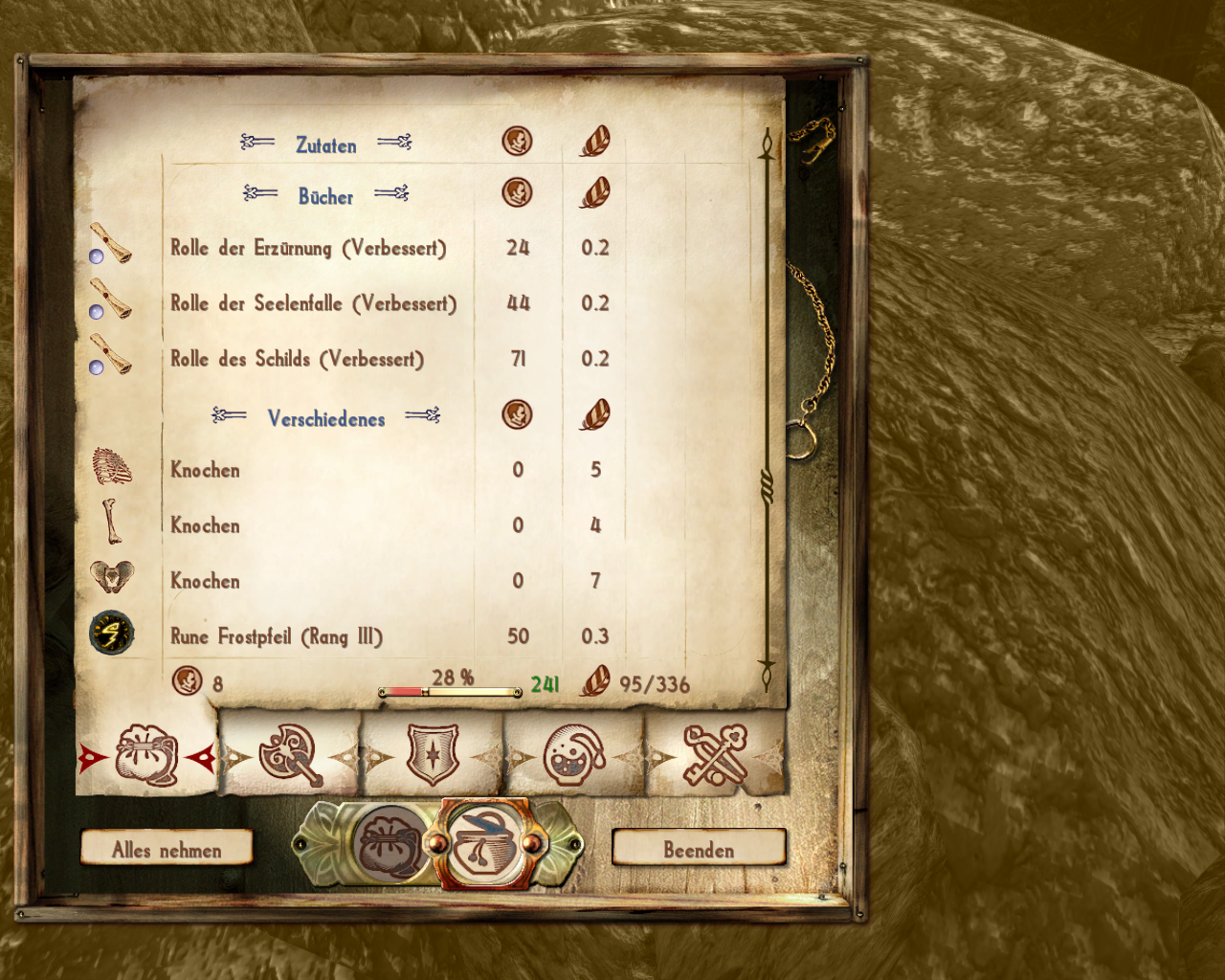Switch to the potion flask tab
Screen dimensions: 1225x980
pos(573,756)
